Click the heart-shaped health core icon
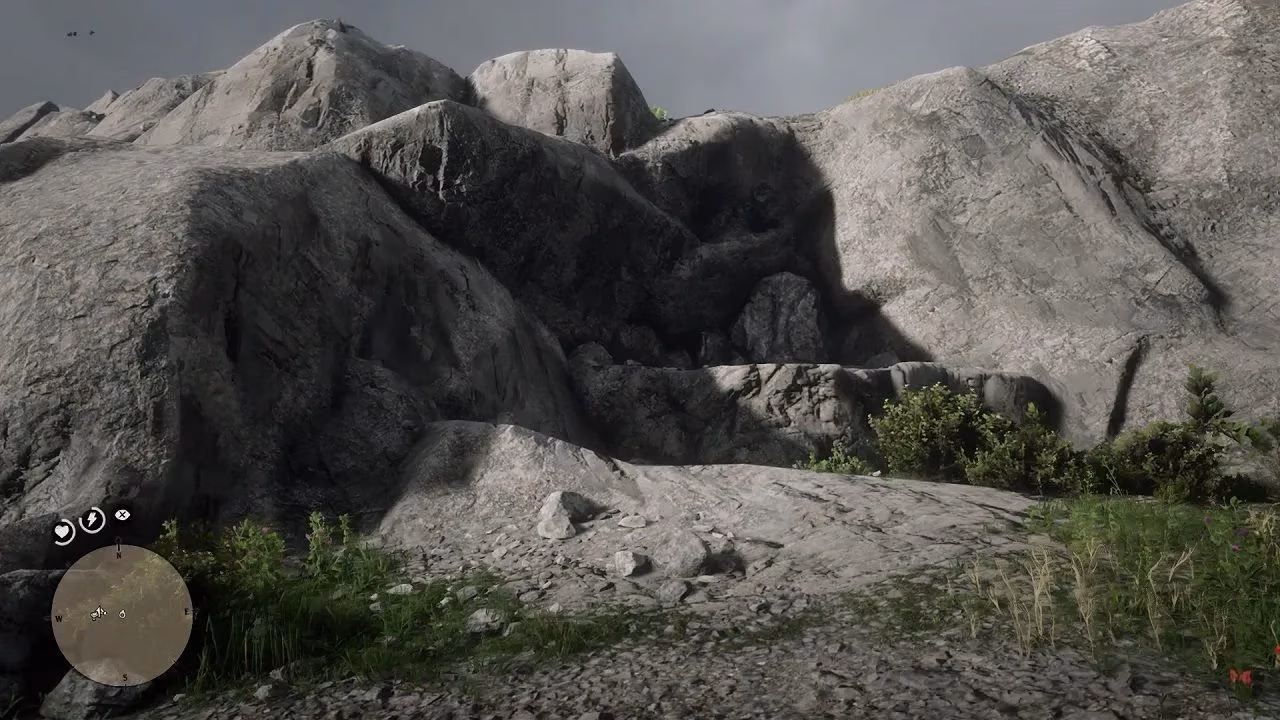 click(63, 529)
